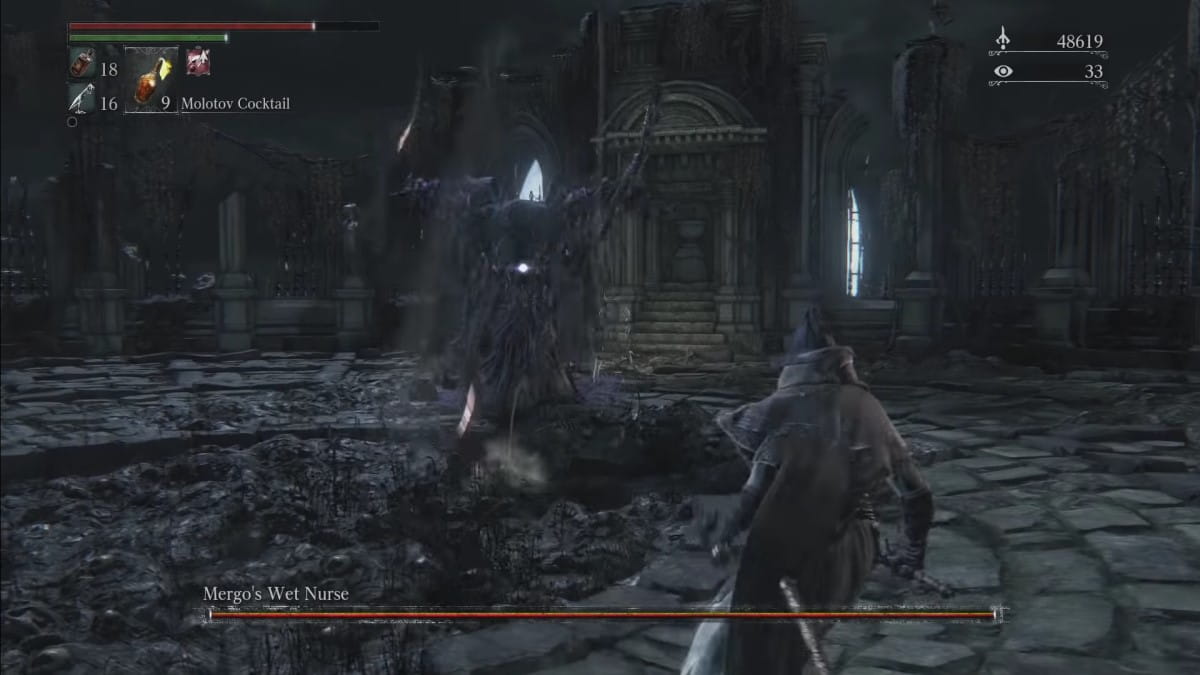Select the Quicksilver Bullet icon
This screenshot has width=1200, height=675.
[81, 98]
